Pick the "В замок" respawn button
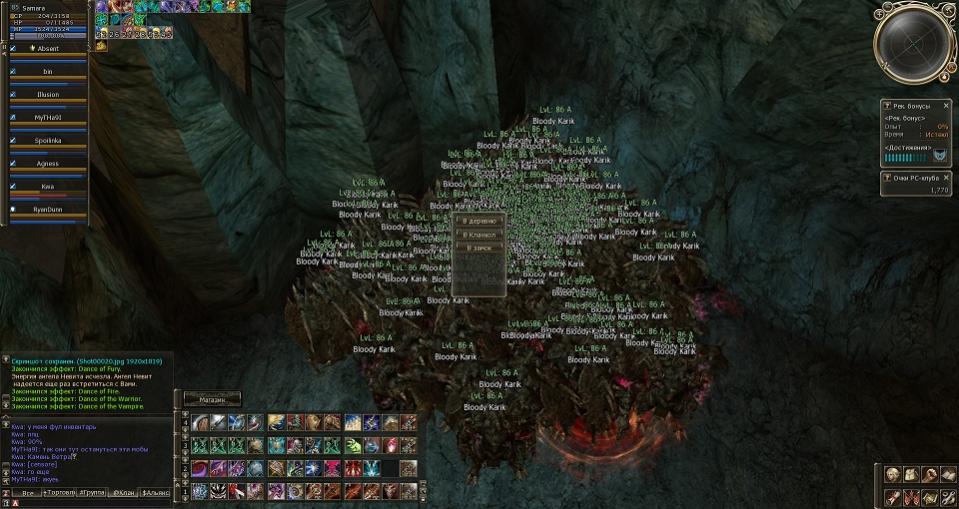Image resolution: width=959 pixels, height=509 pixels. coord(479,247)
